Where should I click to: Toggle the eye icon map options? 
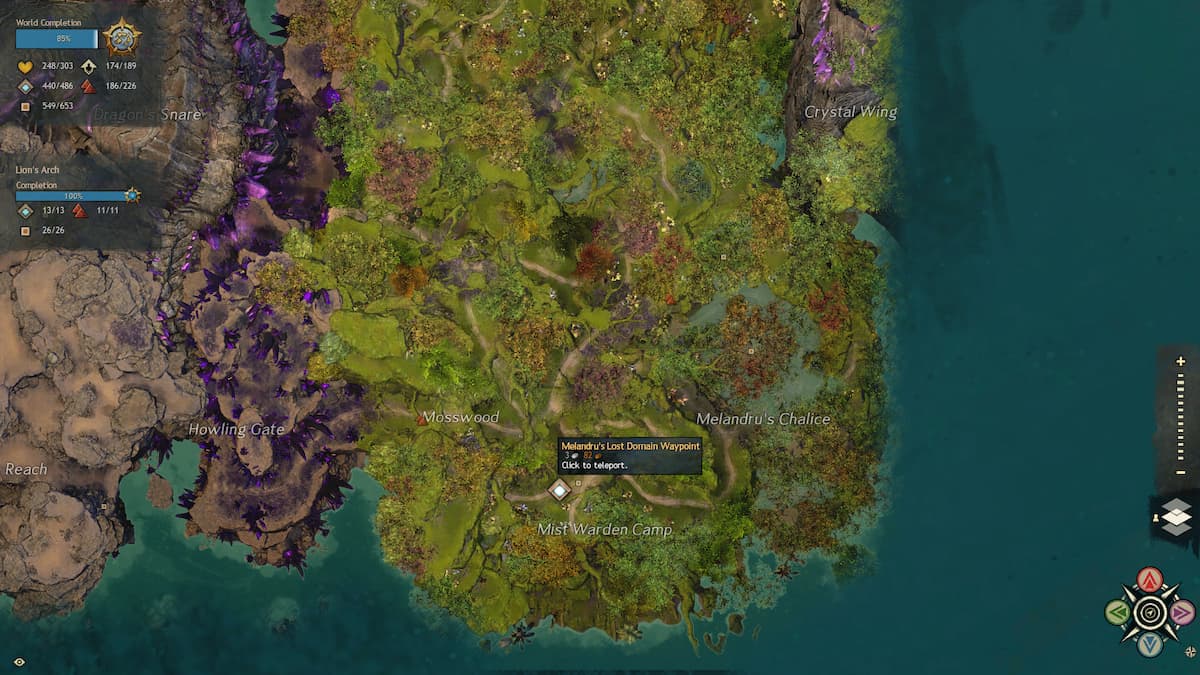tap(20, 661)
